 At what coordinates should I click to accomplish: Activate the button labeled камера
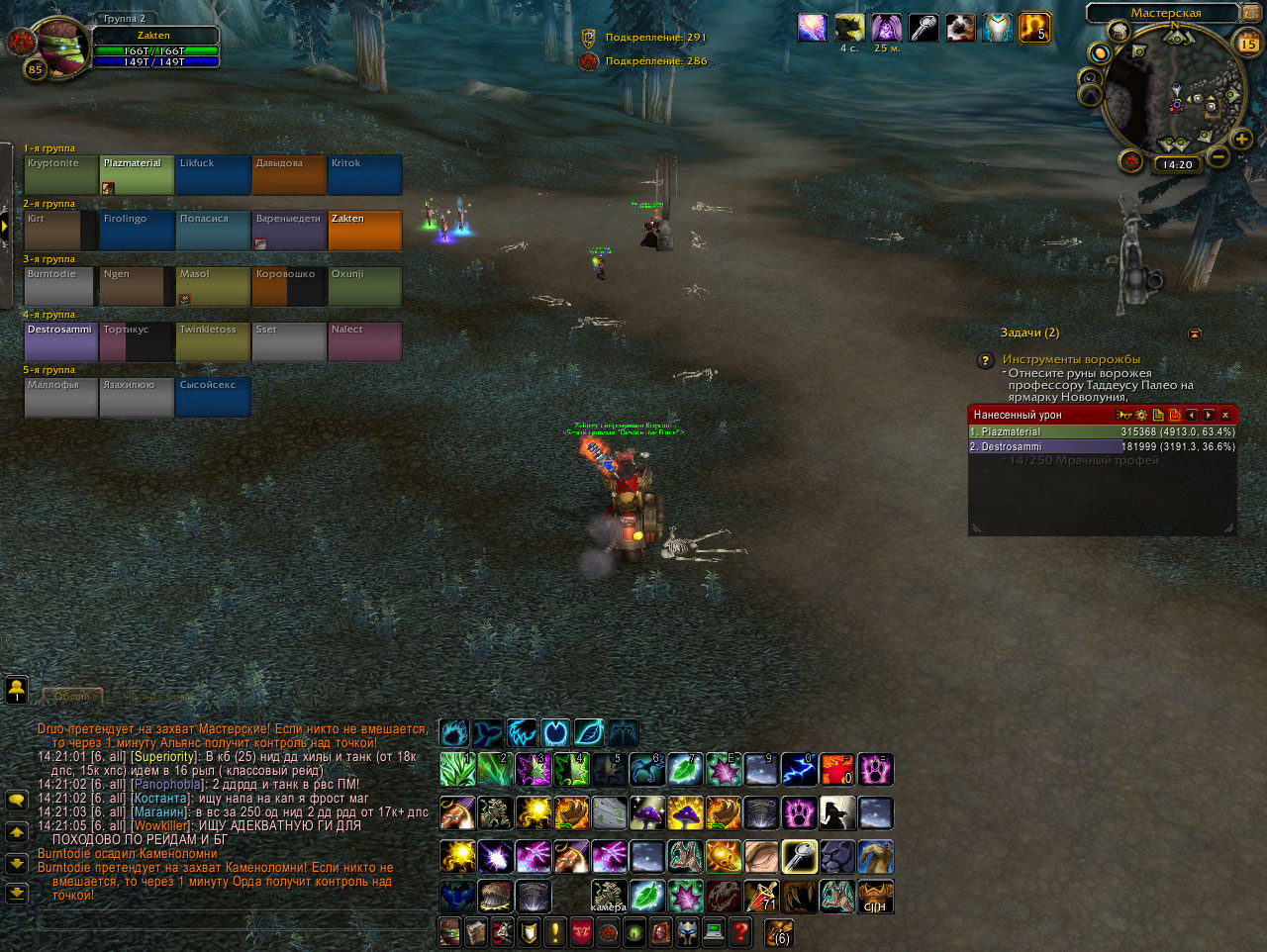tap(609, 897)
